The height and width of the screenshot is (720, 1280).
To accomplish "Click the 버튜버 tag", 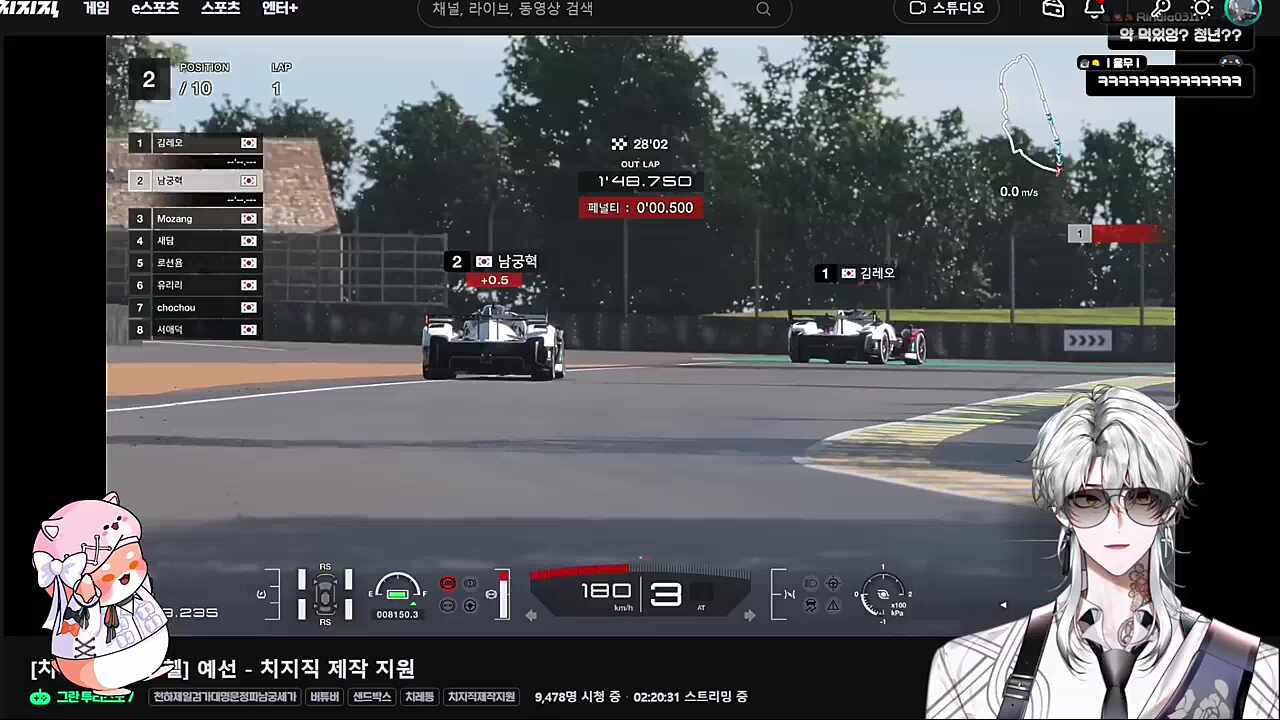I will [x=323, y=697].
